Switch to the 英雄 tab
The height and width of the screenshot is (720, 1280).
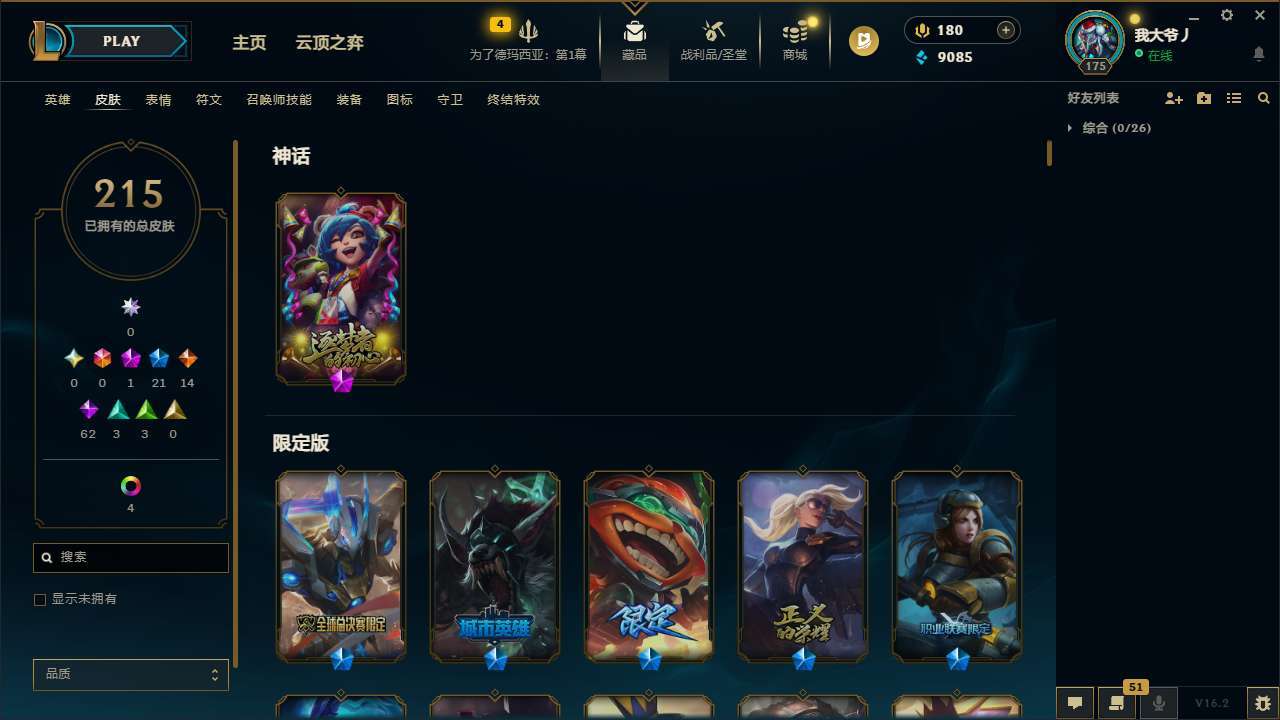(57, 99)
